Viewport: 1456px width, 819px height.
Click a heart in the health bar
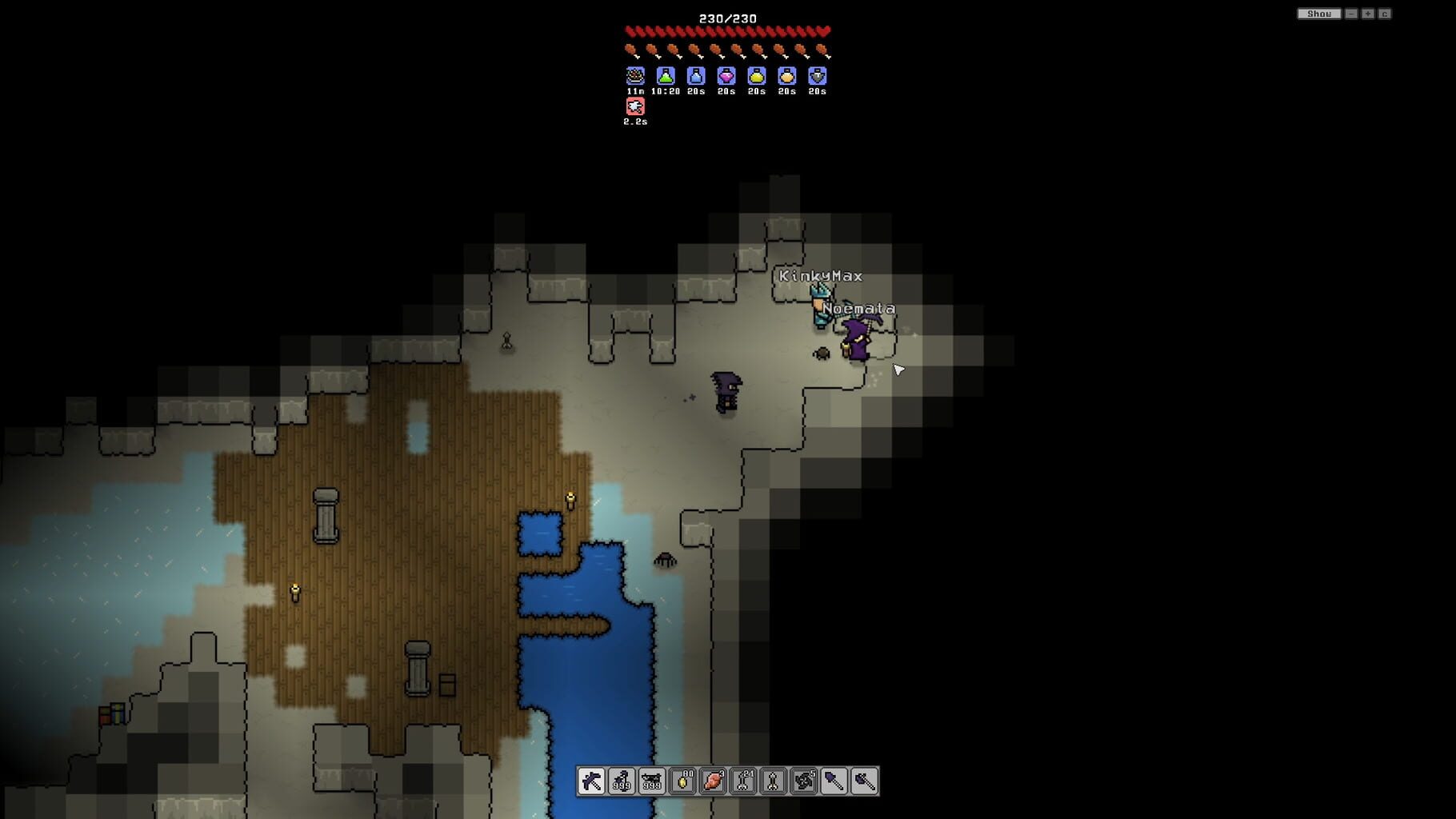coord(728,30)
